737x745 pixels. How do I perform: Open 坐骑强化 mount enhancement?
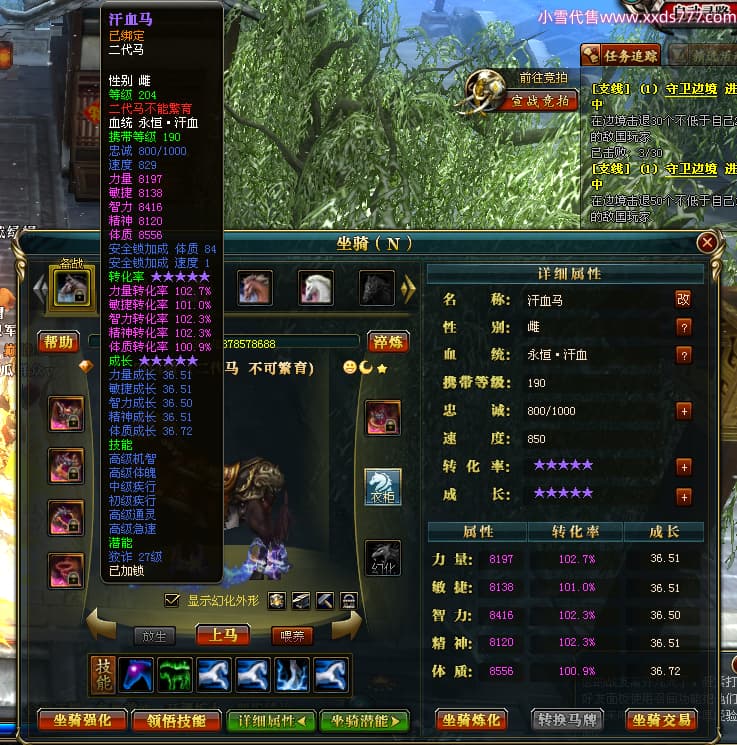[x=84, y=720]
